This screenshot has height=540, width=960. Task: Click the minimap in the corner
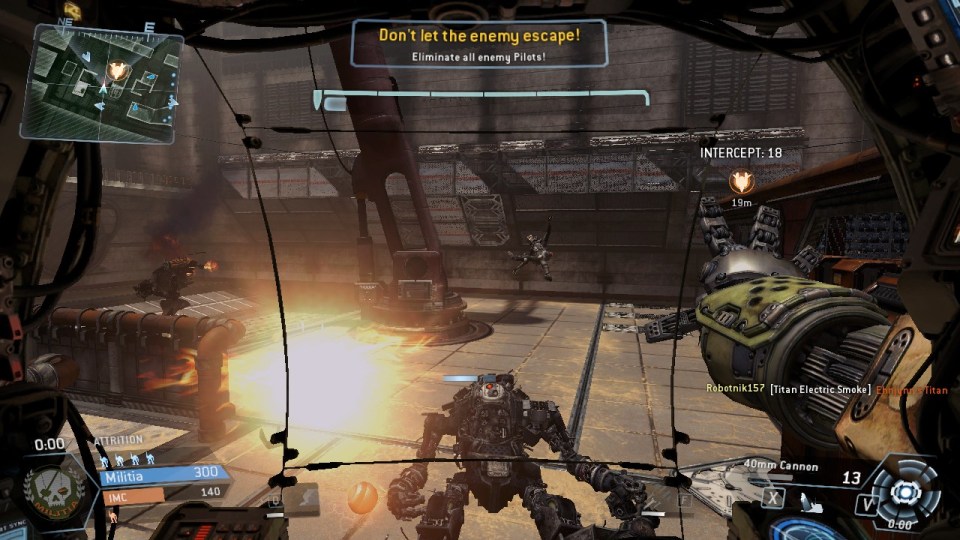tap(102, 80)
